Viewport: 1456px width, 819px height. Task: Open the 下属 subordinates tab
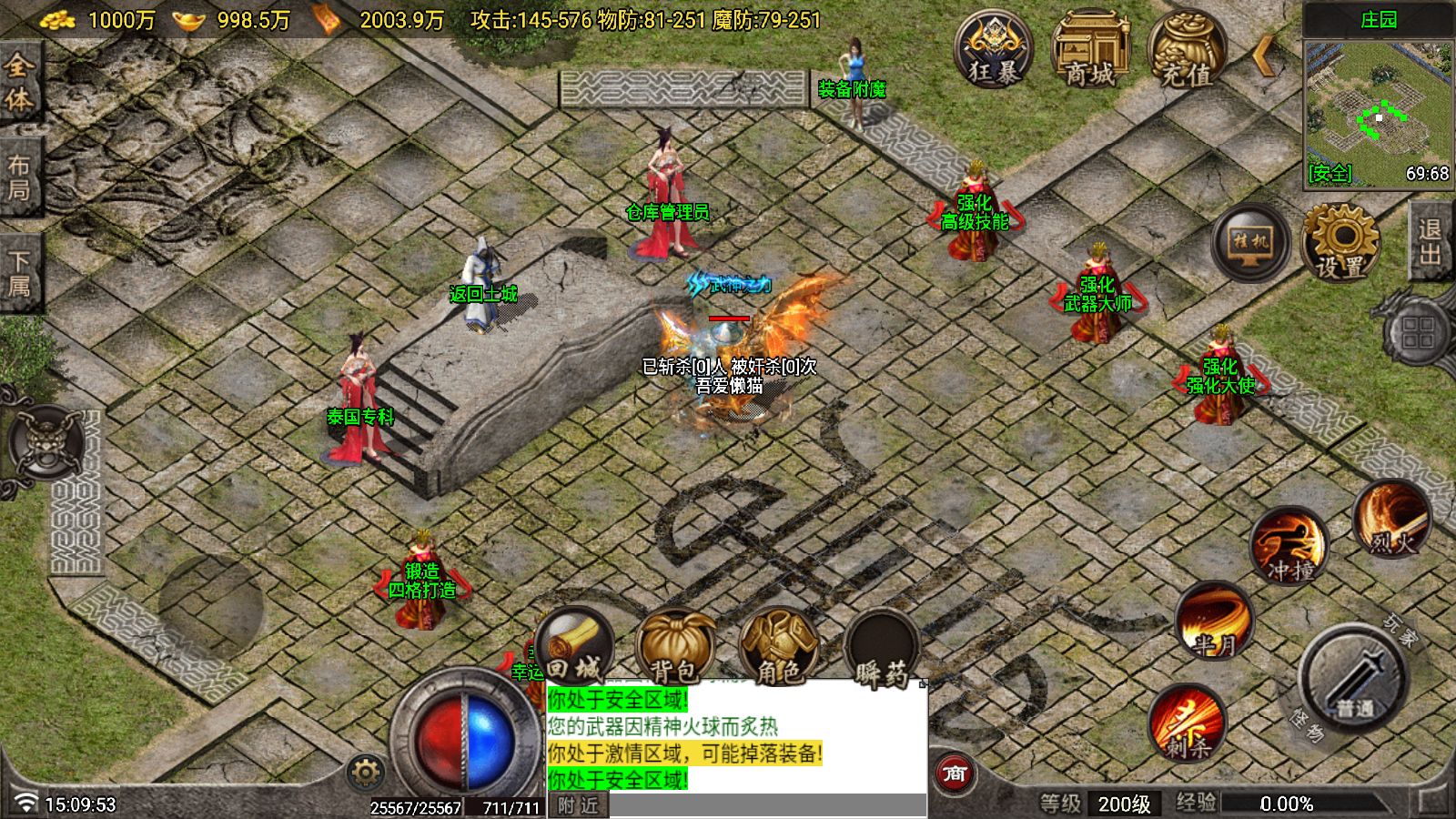tap(19, 273)
